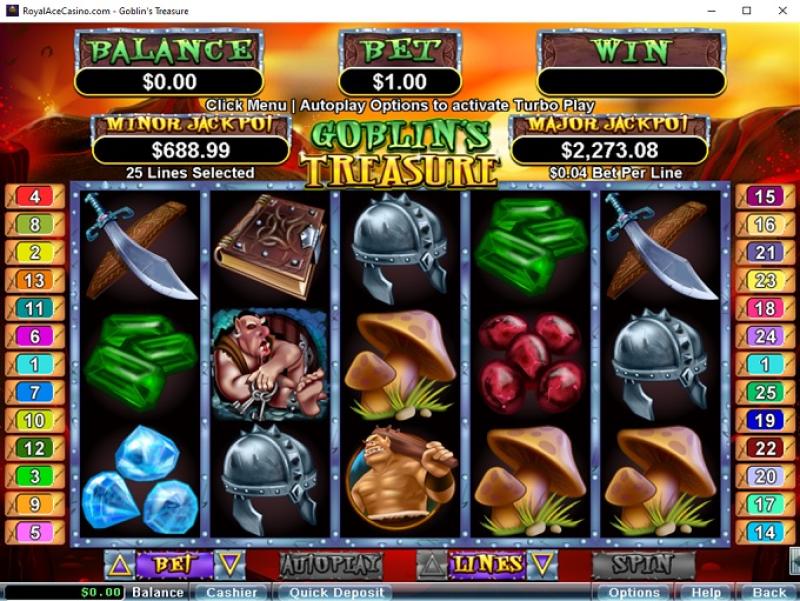The image size is (800, 601).
Task: Decrease the bet with the down arrow
Action: (x=229, y=564)
